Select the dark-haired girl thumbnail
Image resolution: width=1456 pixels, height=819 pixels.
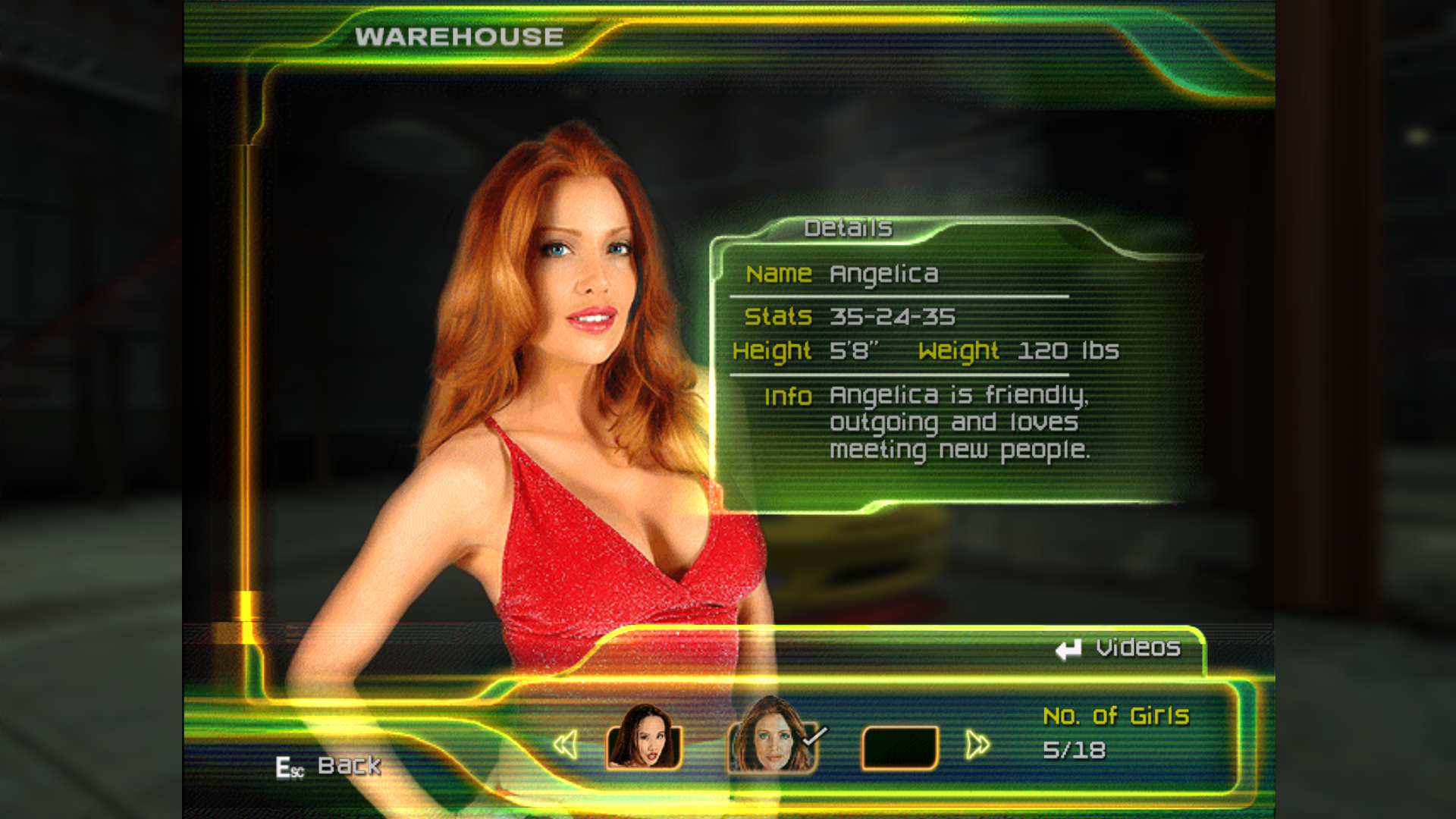click(x=644, y=739)
